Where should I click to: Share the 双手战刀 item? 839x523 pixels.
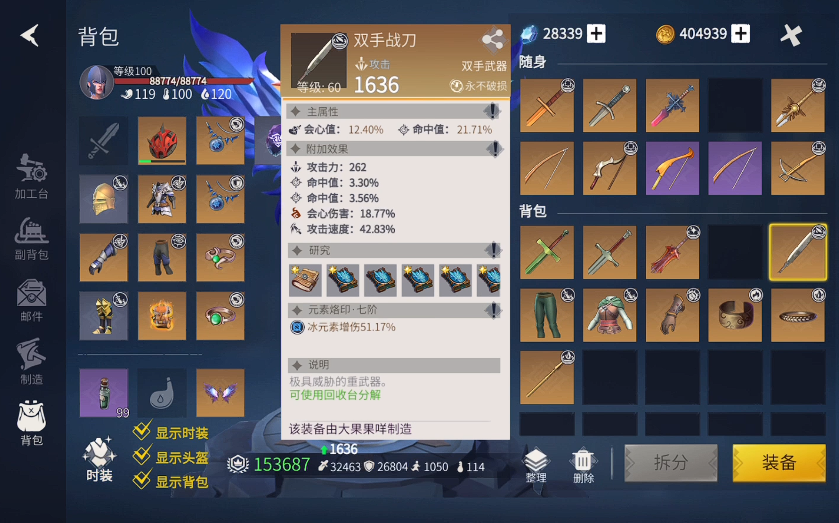492,41
